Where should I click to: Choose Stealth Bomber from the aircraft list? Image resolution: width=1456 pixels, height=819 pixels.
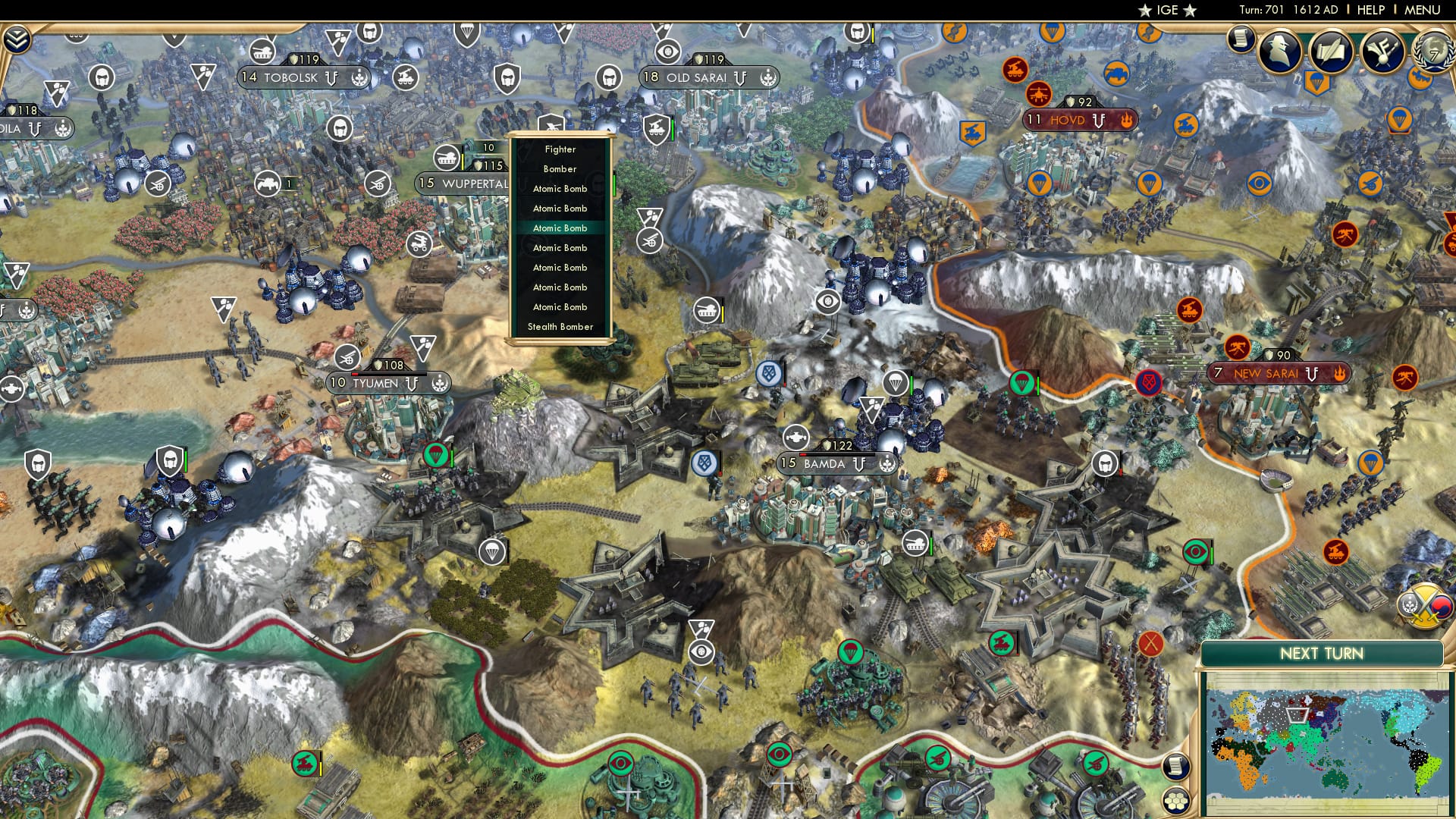(x=561, y=326)
